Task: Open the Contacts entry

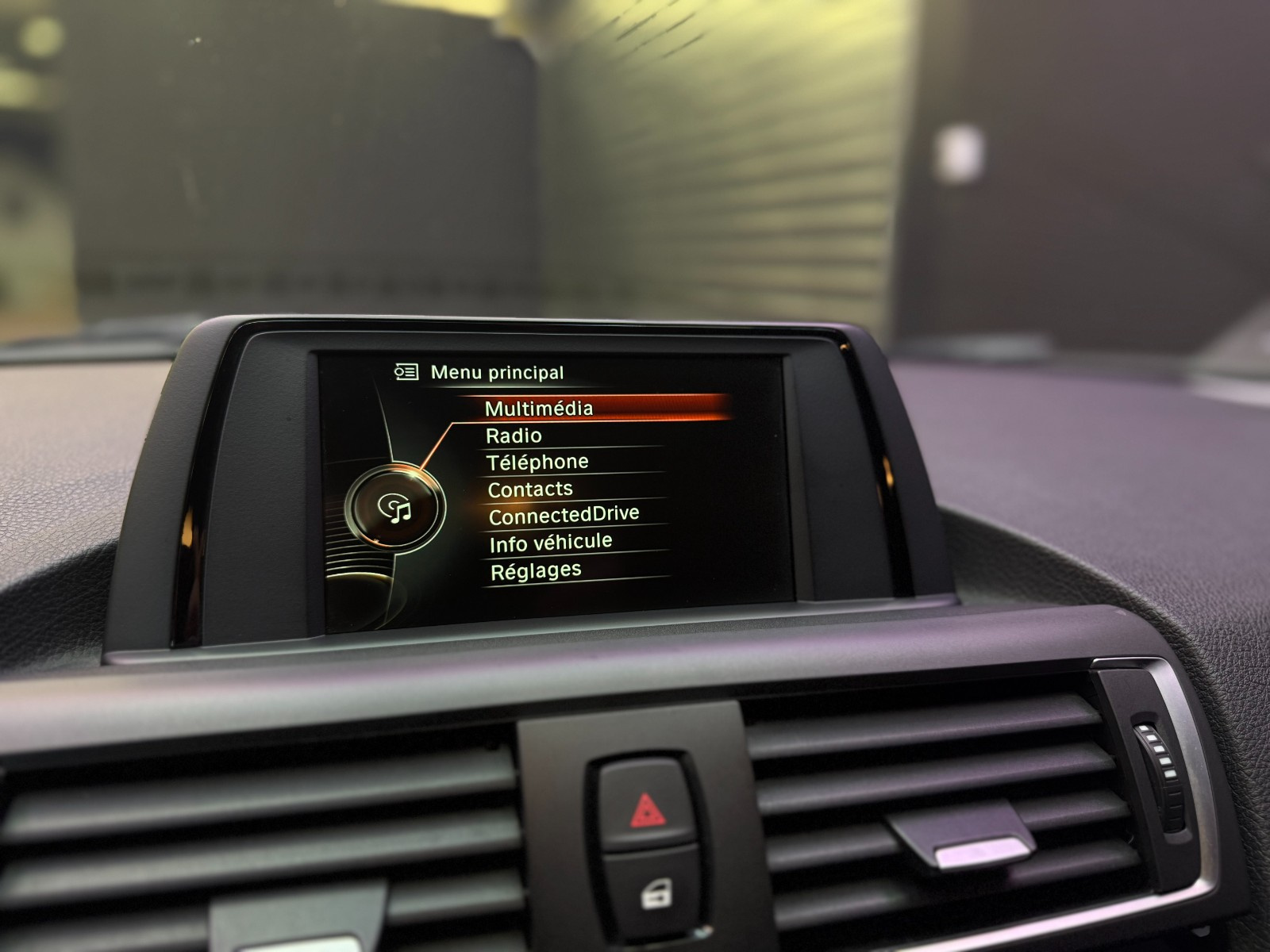Action: [529, 489]
